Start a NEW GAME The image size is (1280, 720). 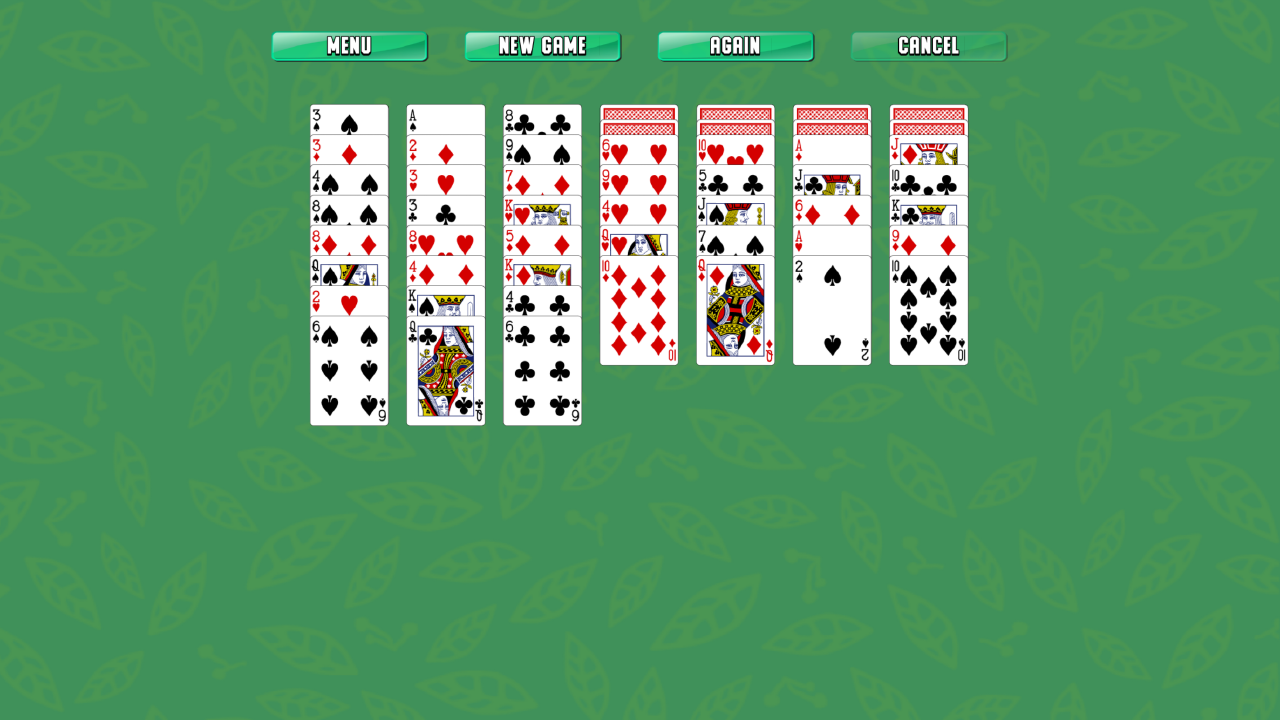pyautogui.click(x=542, y=45)
